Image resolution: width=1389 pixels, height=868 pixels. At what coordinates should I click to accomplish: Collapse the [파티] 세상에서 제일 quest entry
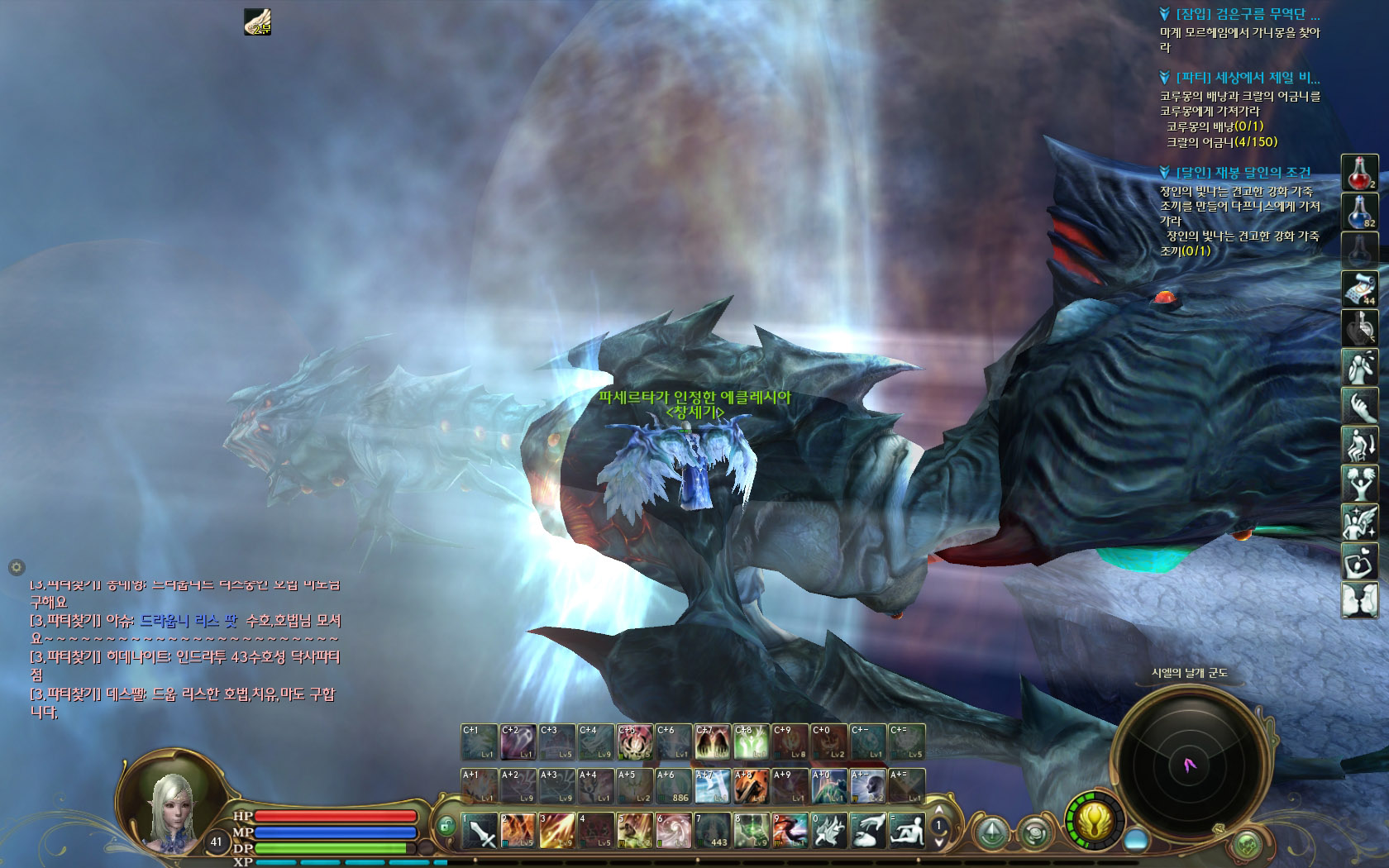tap(1165, 78)
